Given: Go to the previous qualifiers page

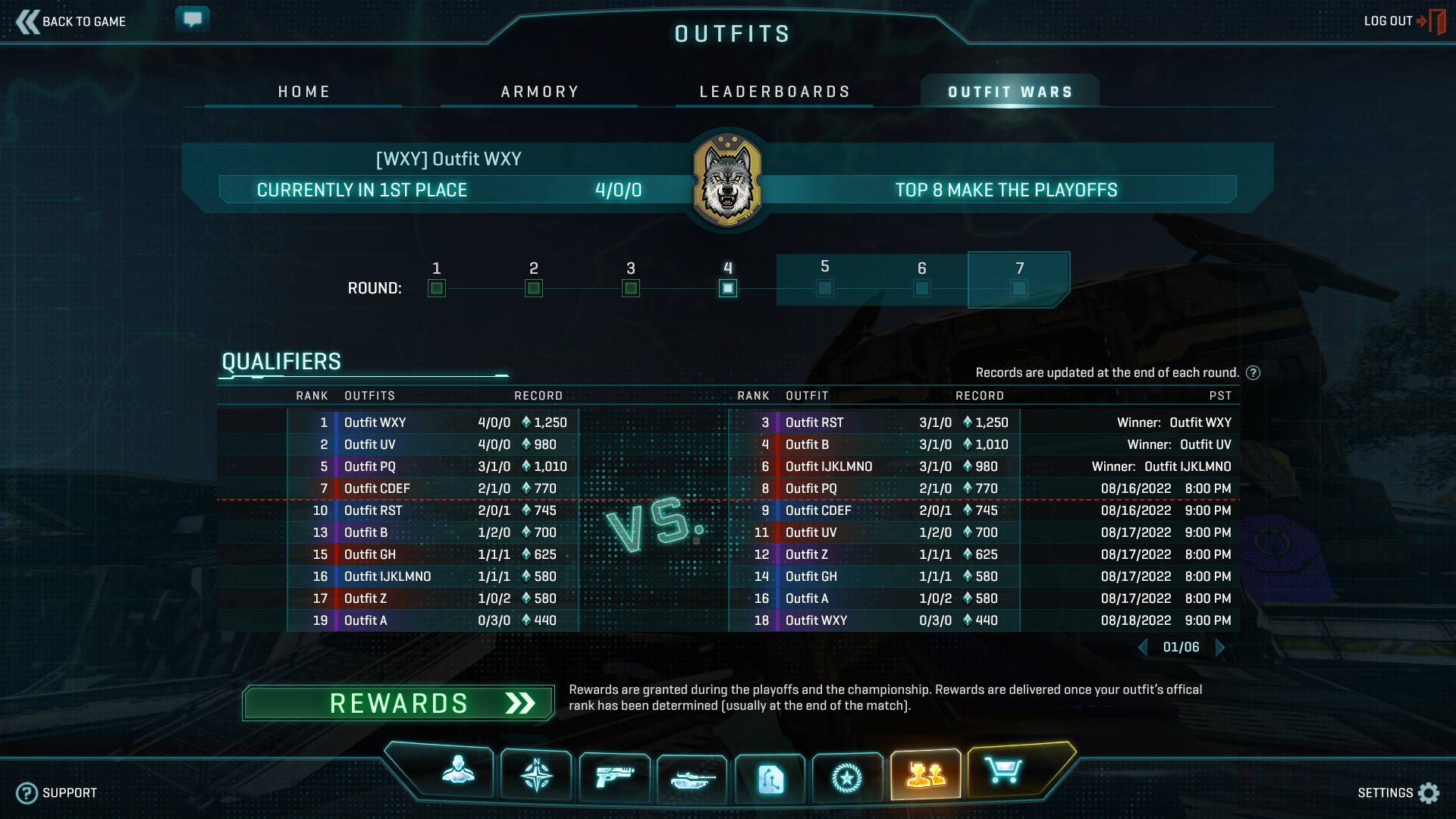Looking at the screenshot, I should click(x=1143, y=647).
